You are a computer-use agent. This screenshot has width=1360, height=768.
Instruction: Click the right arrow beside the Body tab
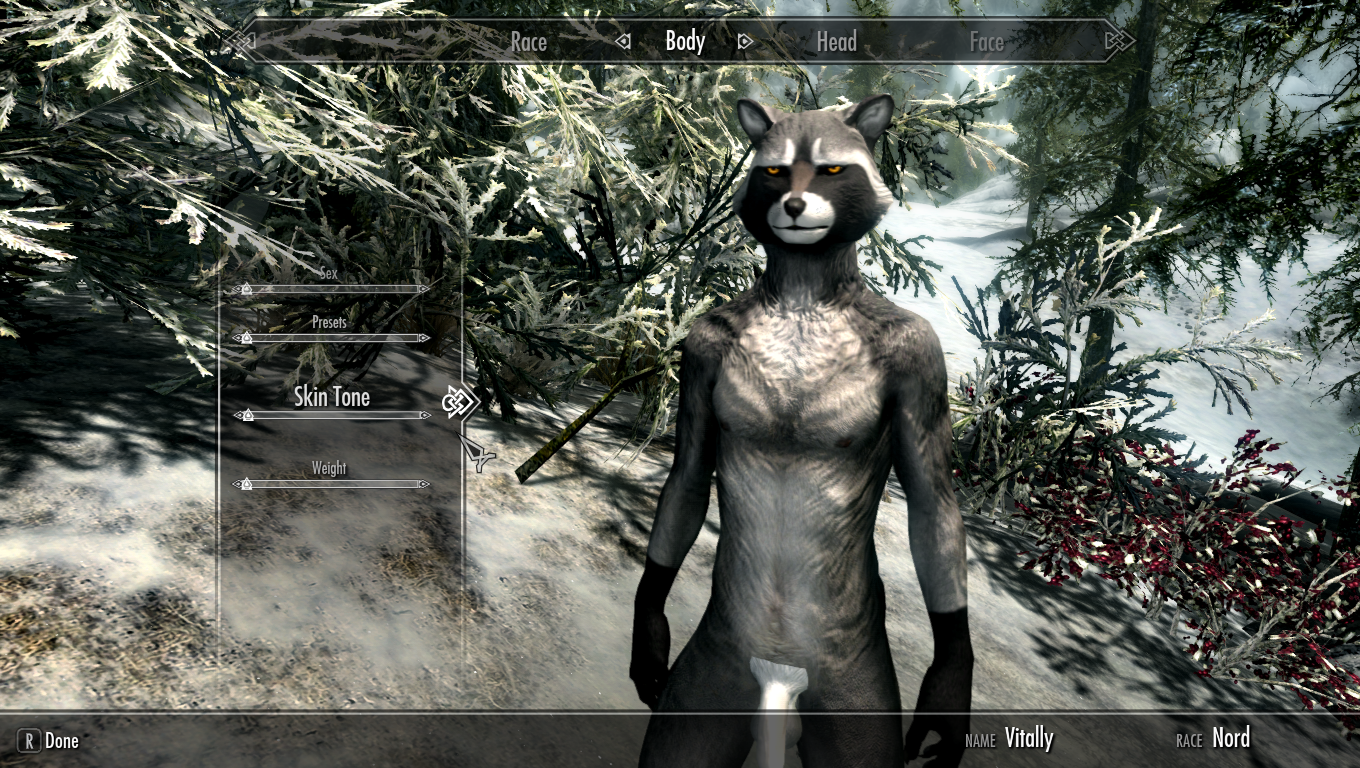pos(744,42)
